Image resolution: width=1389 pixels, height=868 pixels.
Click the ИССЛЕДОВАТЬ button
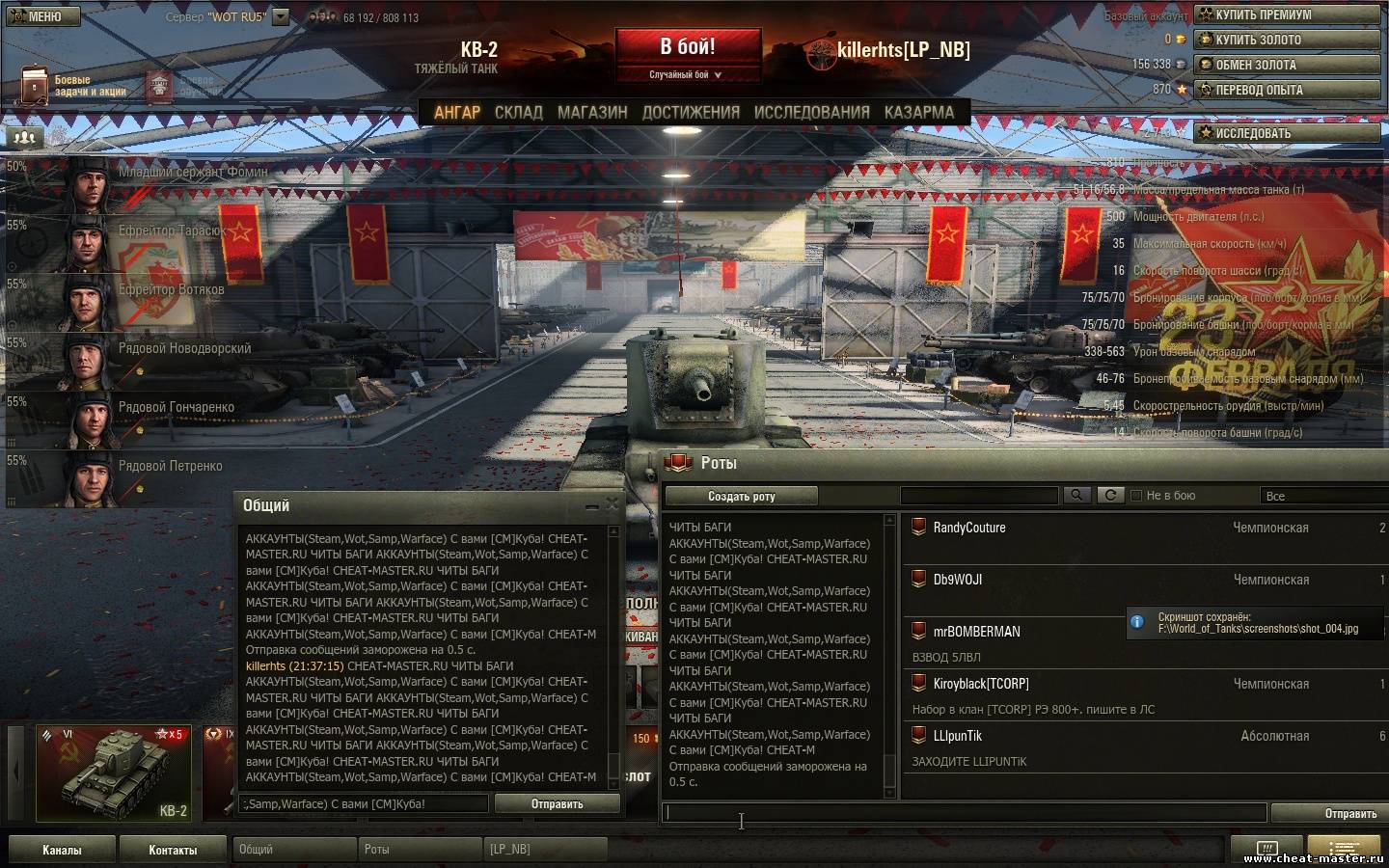point(1287,133)
